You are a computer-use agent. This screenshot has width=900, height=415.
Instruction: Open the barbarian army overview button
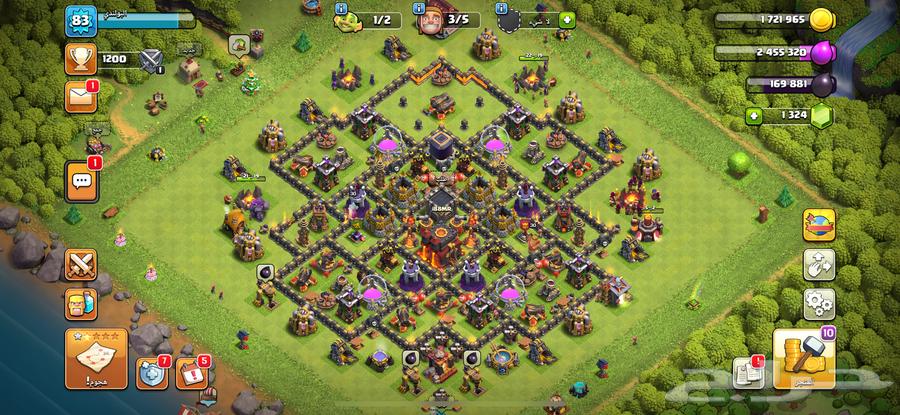click(81, 303)
